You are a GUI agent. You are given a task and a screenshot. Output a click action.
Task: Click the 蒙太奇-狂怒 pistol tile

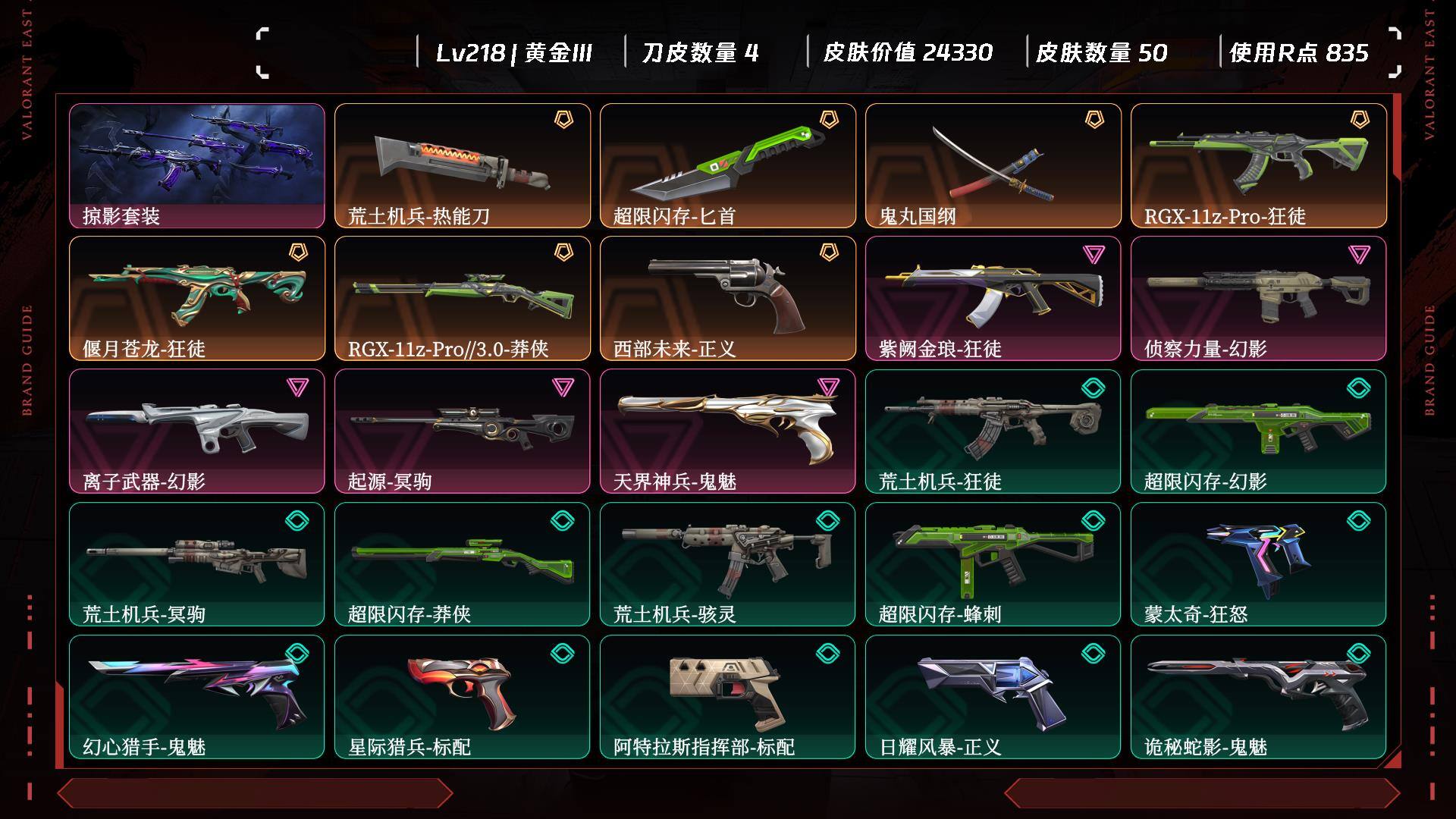point(1258,563)
